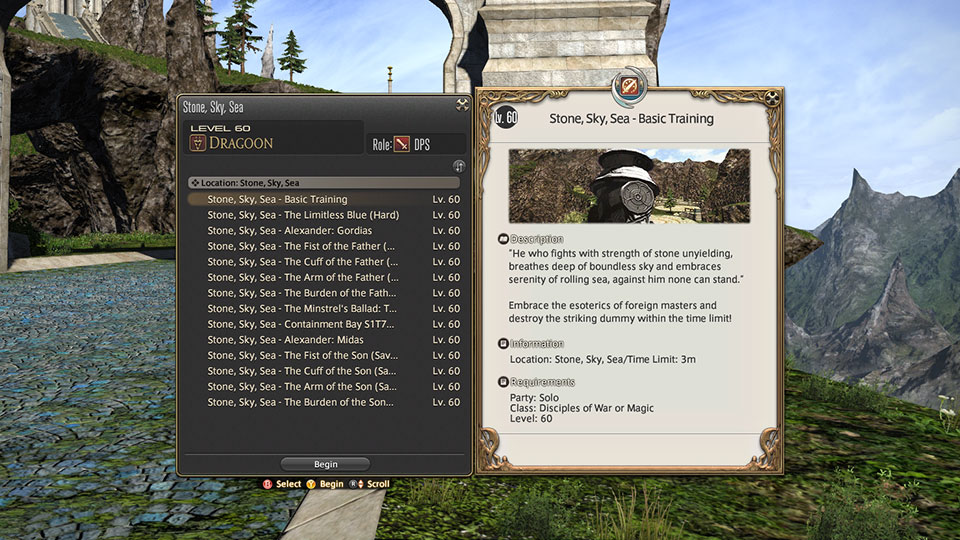
Task: Pick The Fist of the Father entry
Action: (301, 246)
